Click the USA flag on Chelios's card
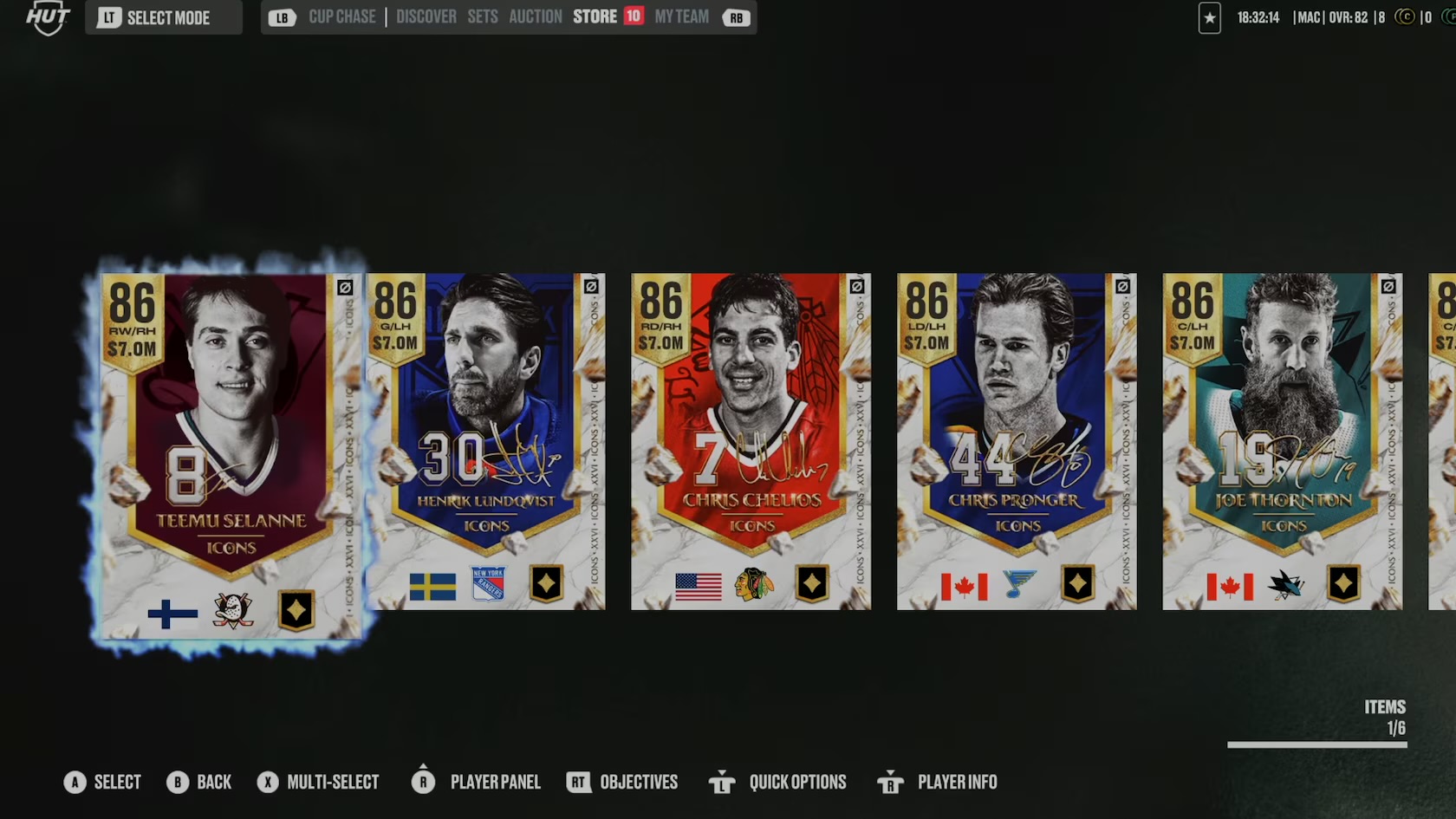This screenshot has height=819, width=1456. (698, 585)
